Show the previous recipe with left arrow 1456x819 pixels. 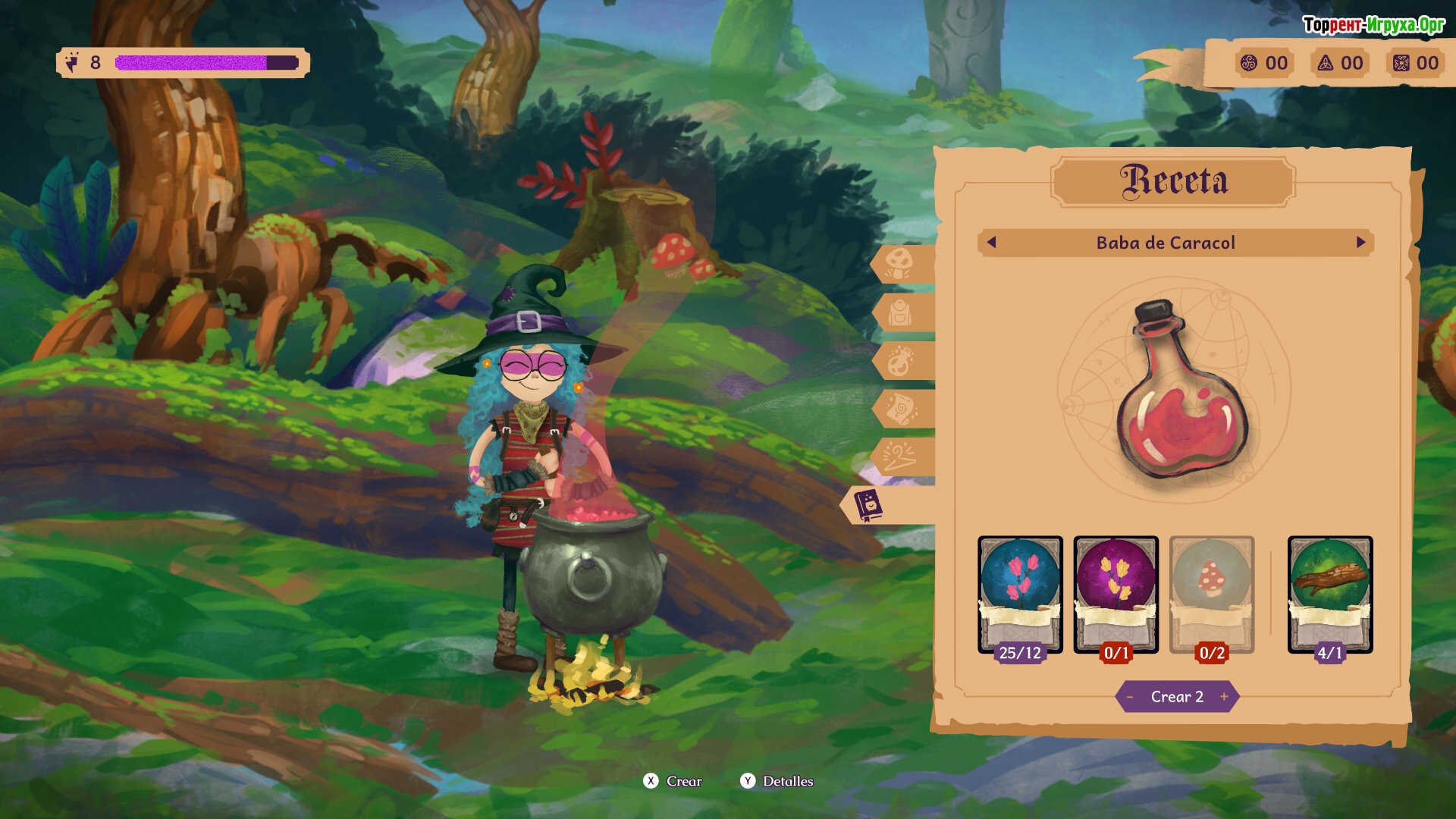991,243
